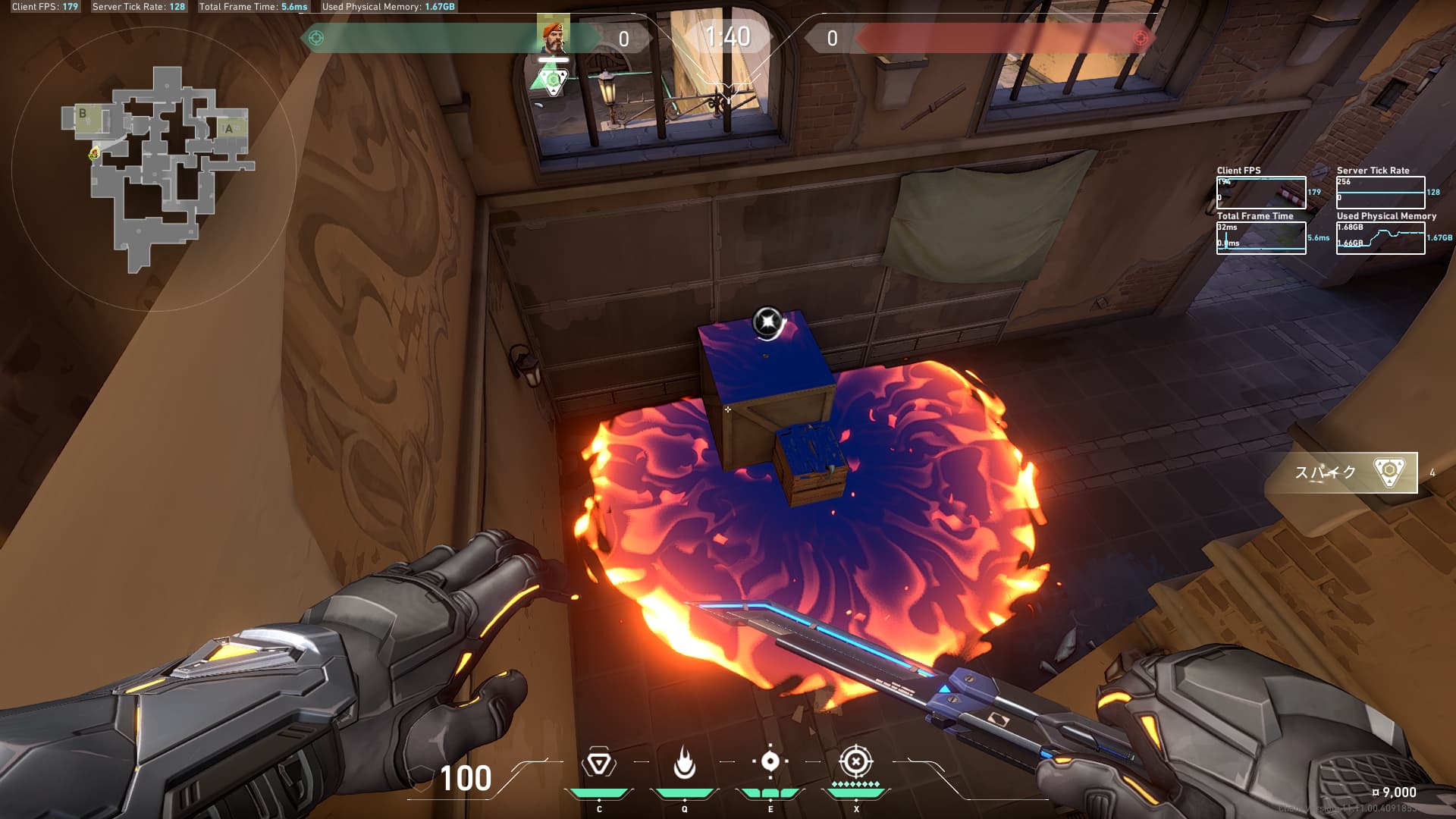The width and height of the screenshot is (1456, 819).
Task: Activate the flame ability on Q
Action: 684,763
